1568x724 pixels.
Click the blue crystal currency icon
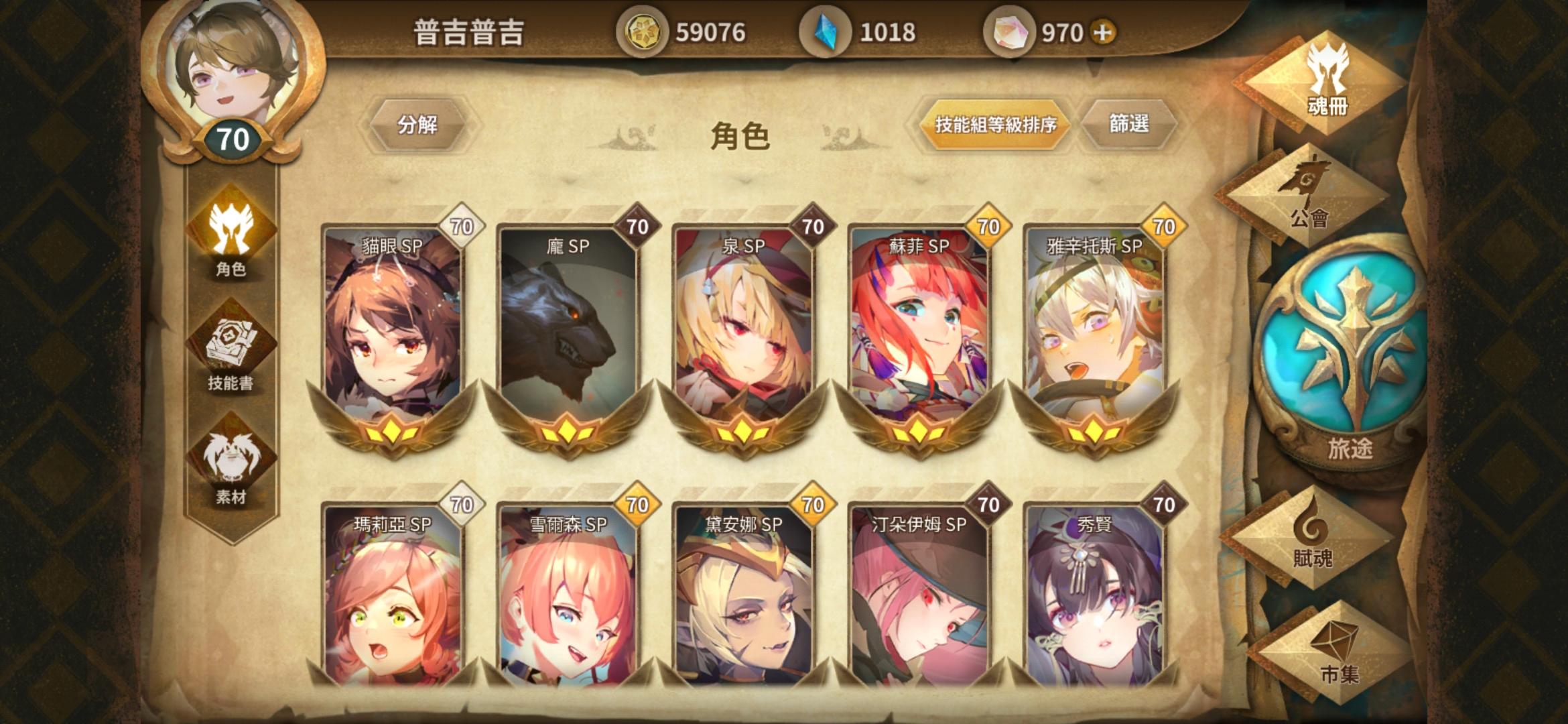tap(828, 29)
